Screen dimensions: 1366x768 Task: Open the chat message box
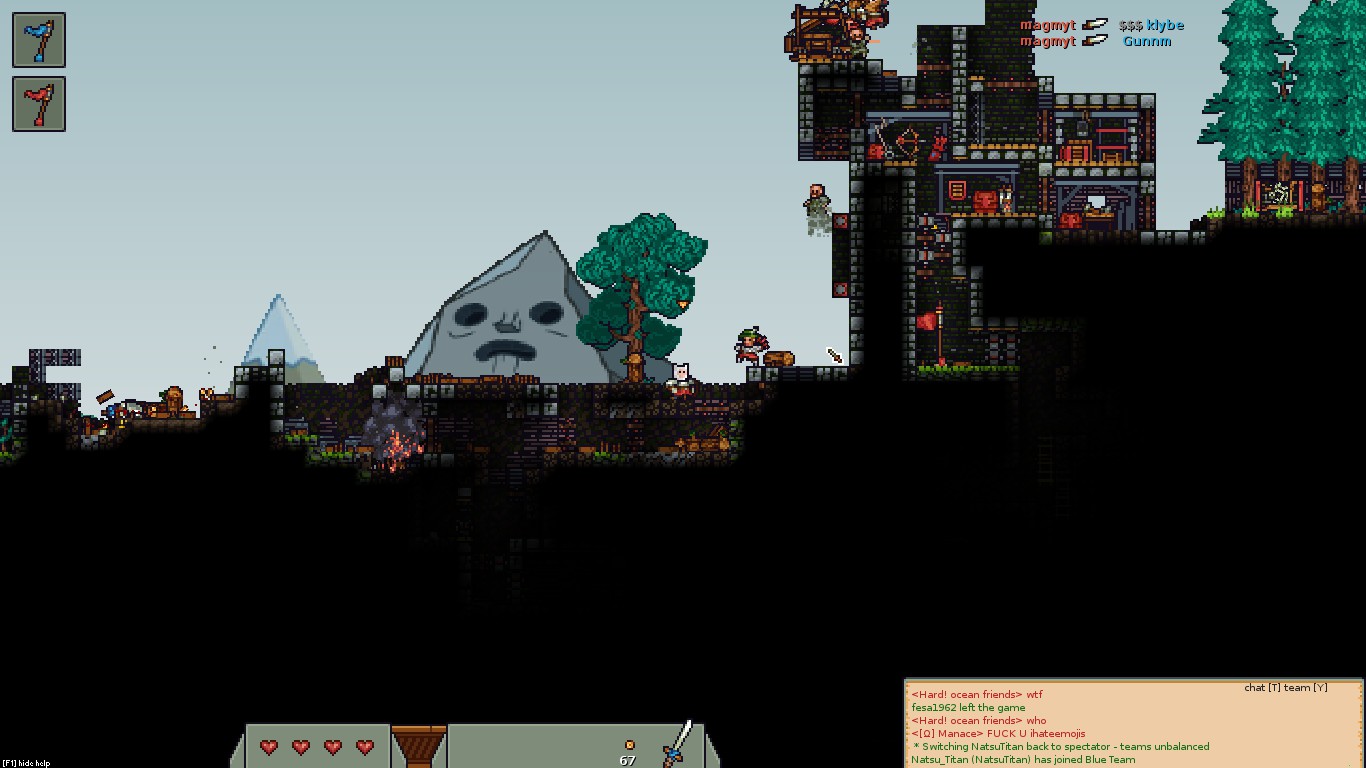tap(1133, 725)
